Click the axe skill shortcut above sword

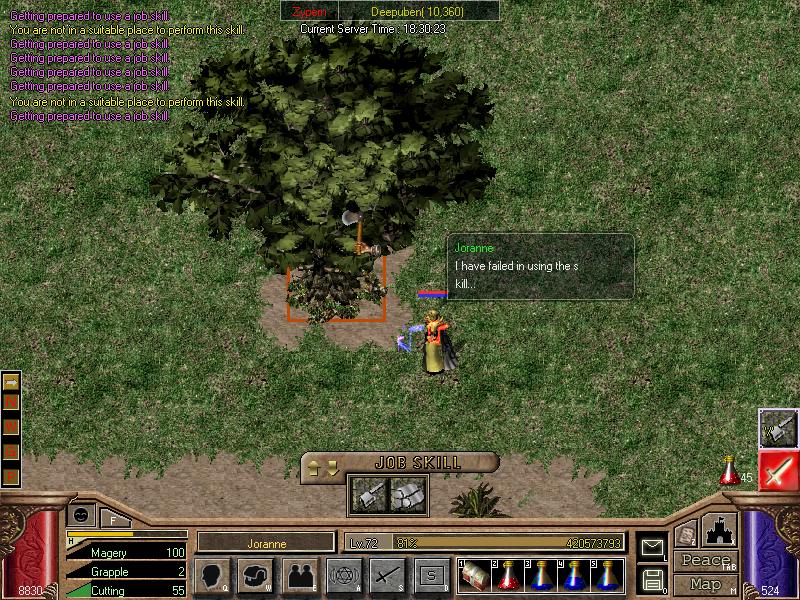click(777, 428)
